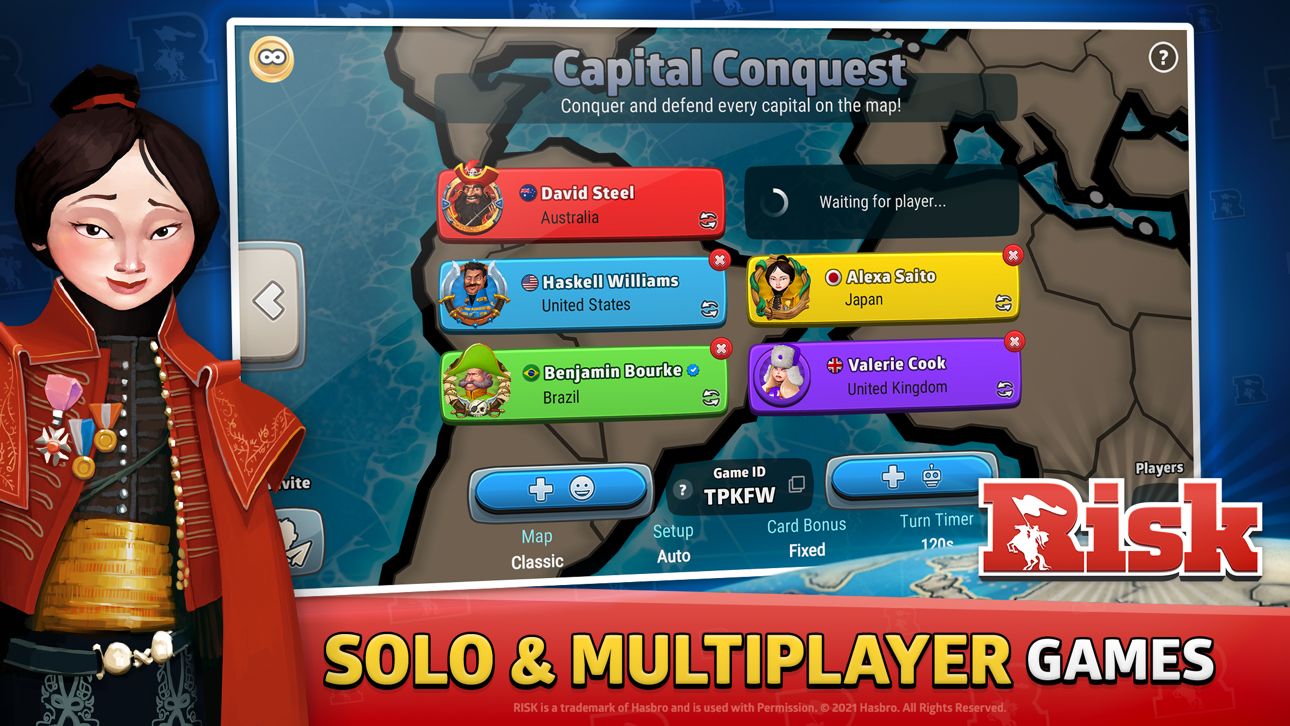Remove Benjamin Bourke from the game

721,348
